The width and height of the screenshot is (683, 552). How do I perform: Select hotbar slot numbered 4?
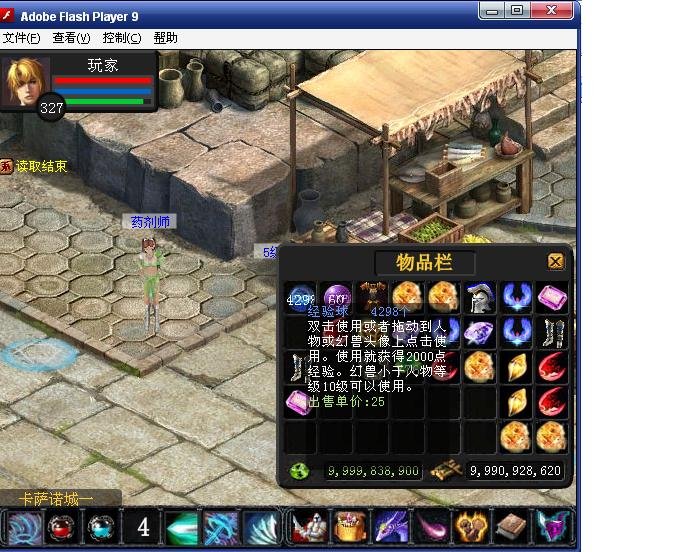point(143,527)
